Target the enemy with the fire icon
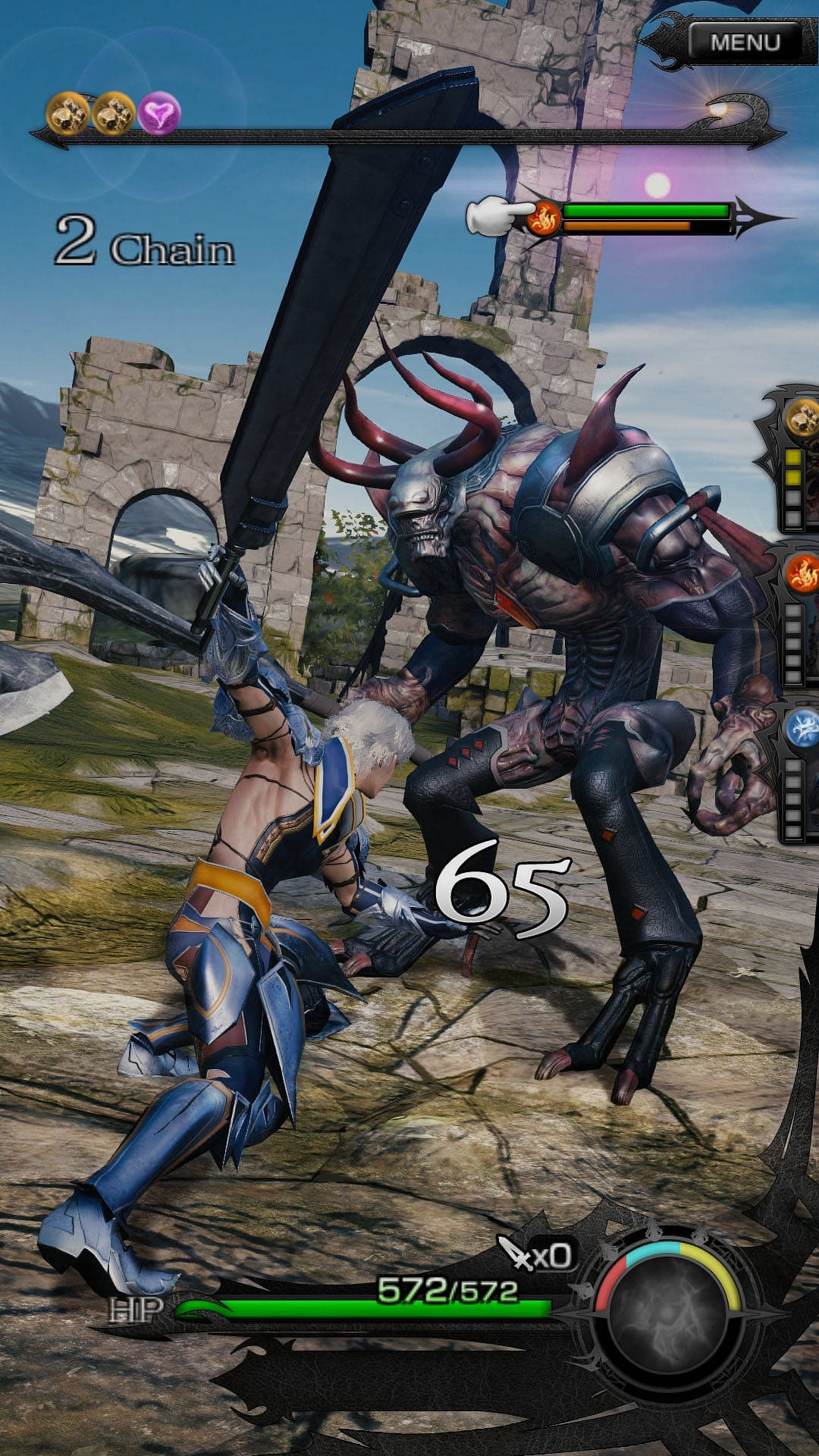This screenshot has height=1456, width=819. tap(543, 218)
